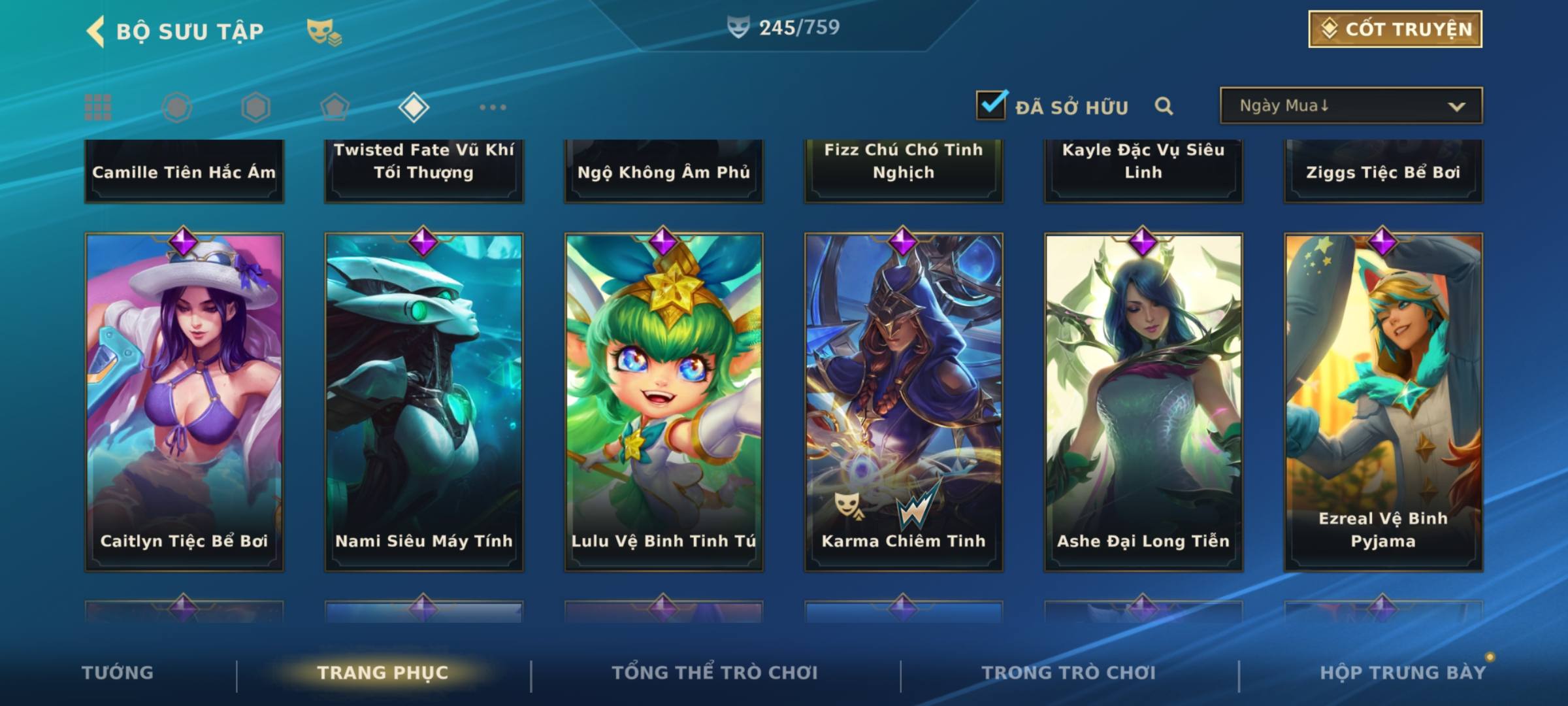This screenshot has height=706, width=1568.
Task: Open the three-dots more filters
Action: click(493, 107)
